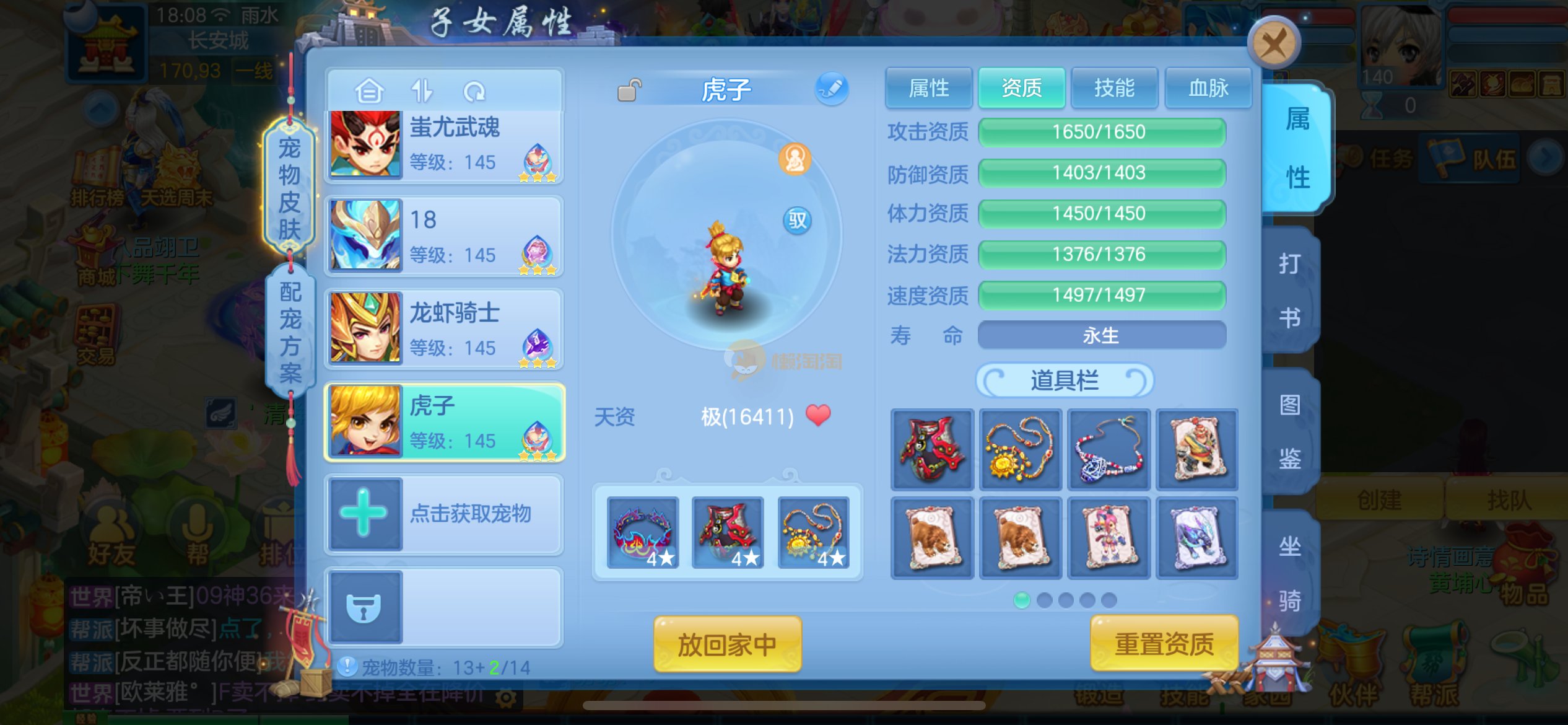
Task: Close the pet attributes window
Action: click(x=1273, y=43)
